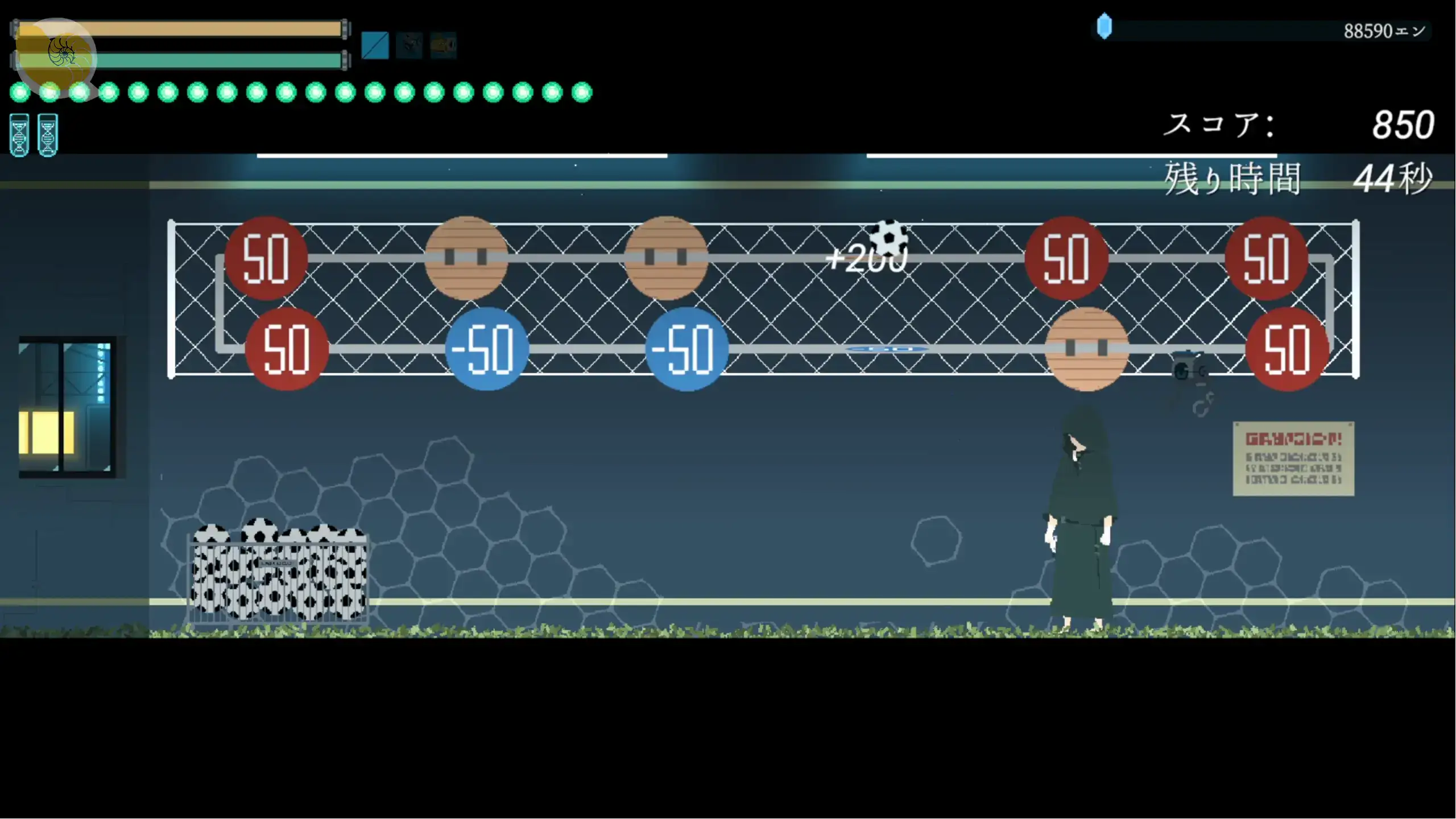Click the nautilus shell emblem
The image size is (1456, 819).
pos(61,53)
